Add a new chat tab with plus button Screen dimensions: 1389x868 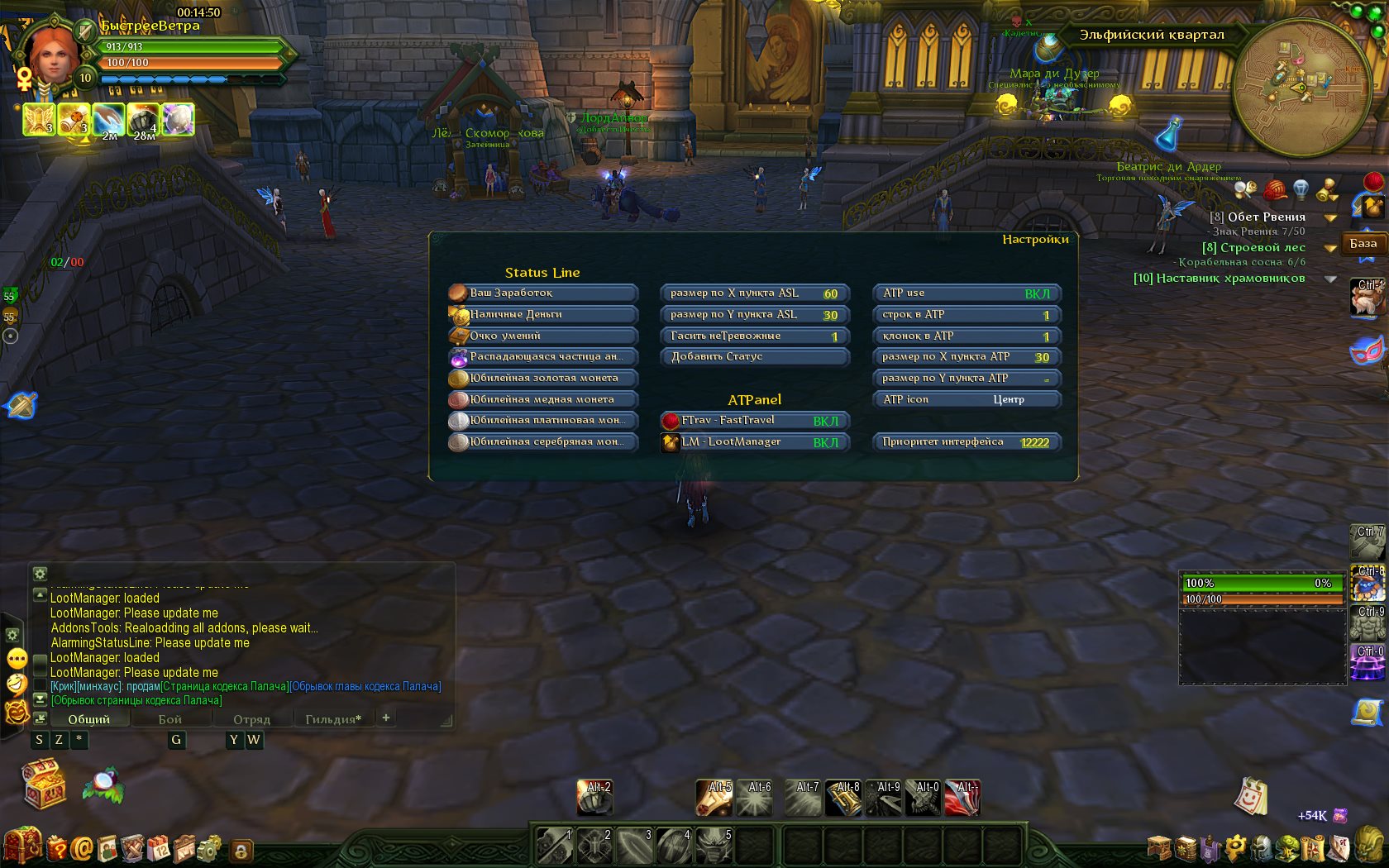click(x=385, y=718)
